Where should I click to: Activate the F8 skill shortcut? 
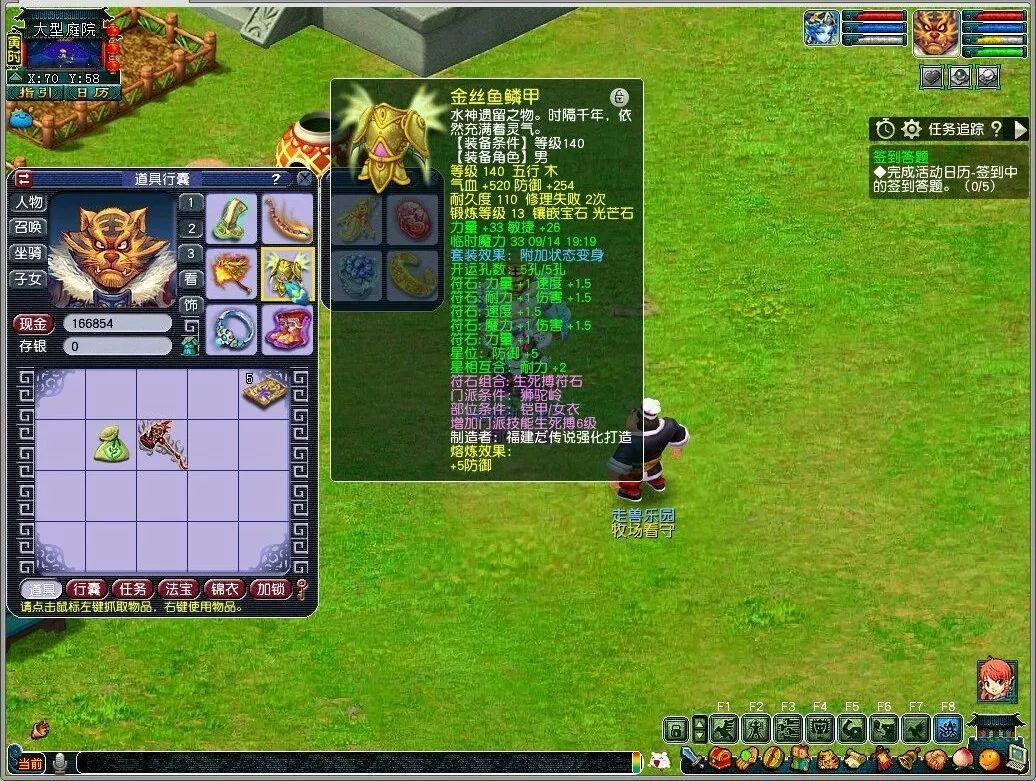948,729
